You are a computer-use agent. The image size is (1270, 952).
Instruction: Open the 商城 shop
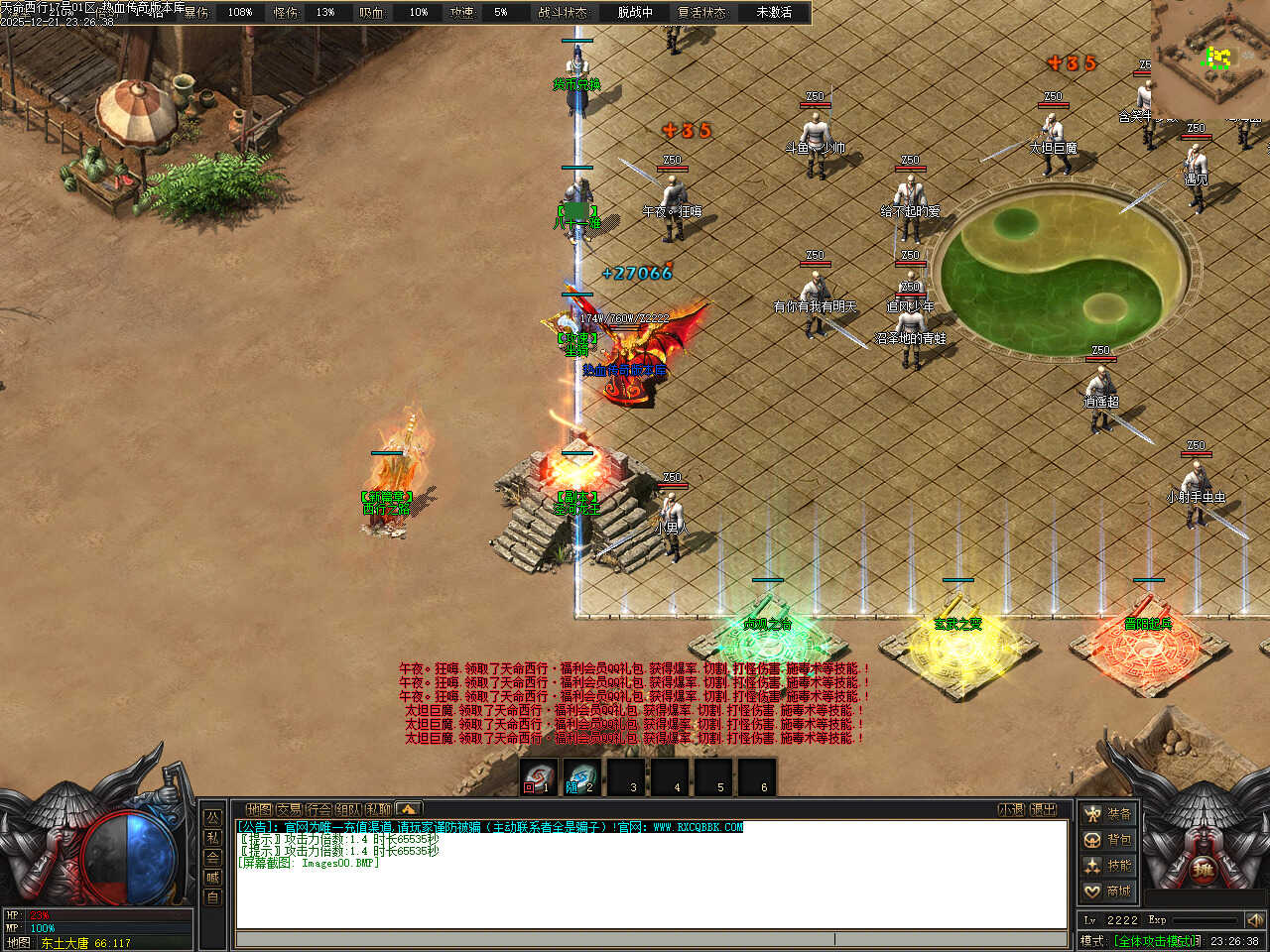click(x=1107, y=892)
